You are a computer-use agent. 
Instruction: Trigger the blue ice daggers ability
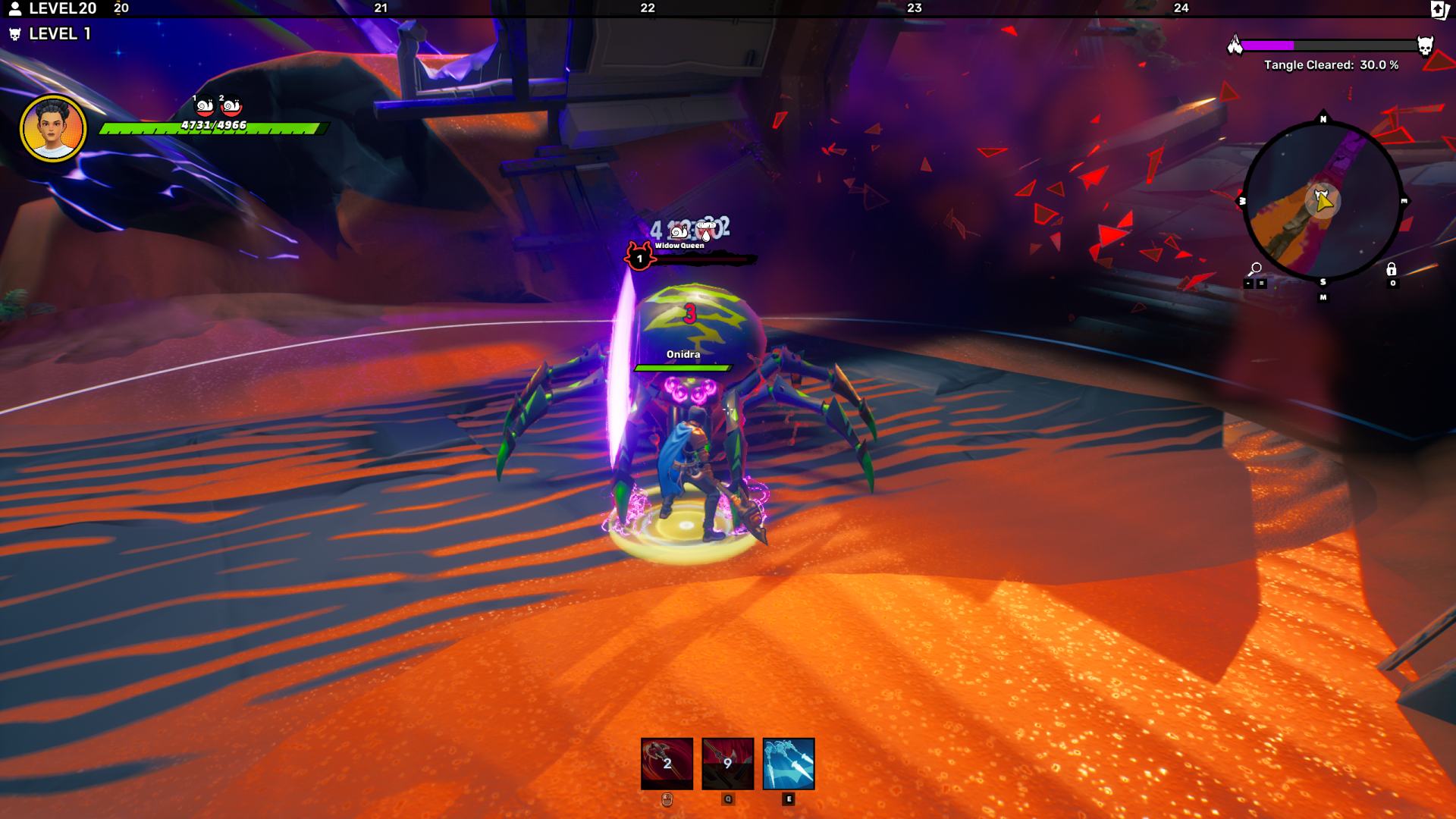(788, 763)
